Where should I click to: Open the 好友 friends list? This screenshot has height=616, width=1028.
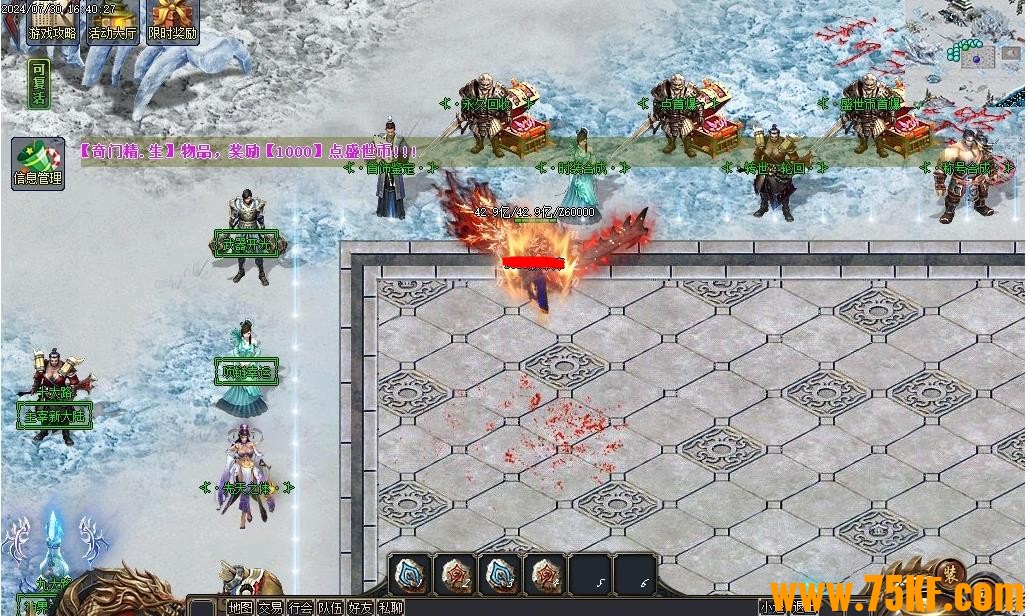[360, 607]
